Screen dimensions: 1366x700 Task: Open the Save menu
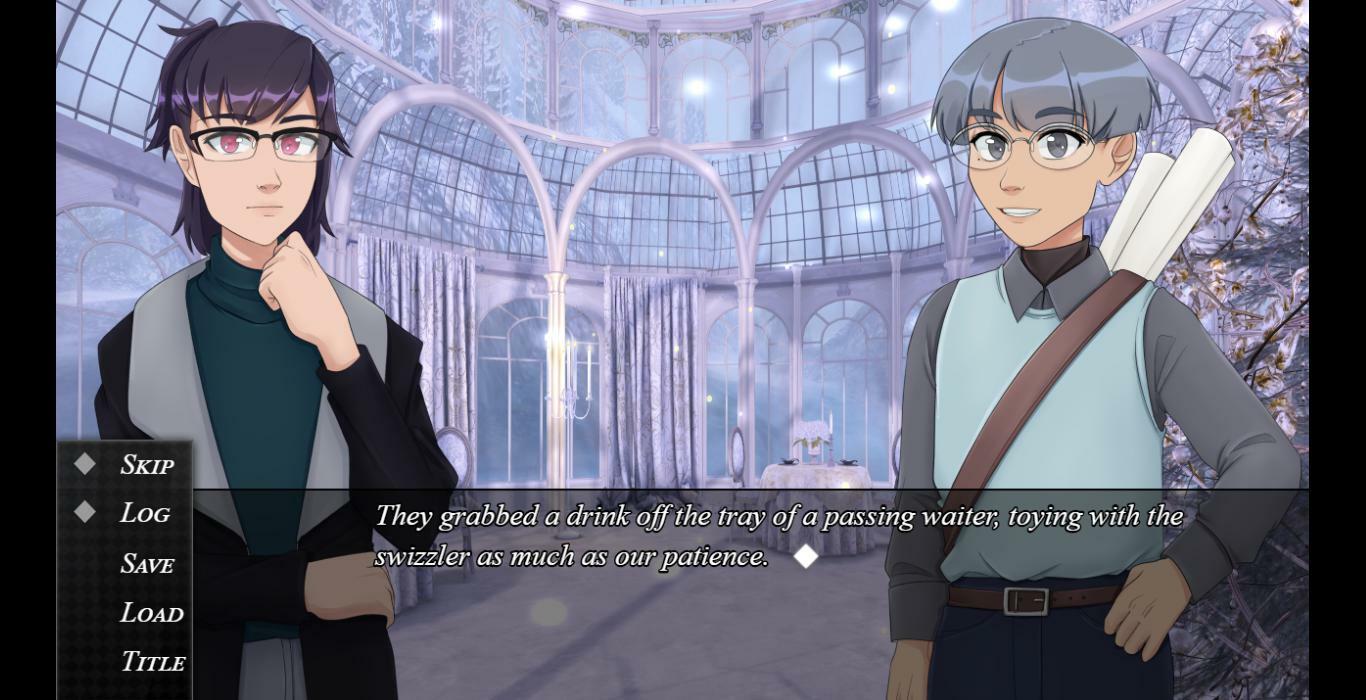click(147, 564)
